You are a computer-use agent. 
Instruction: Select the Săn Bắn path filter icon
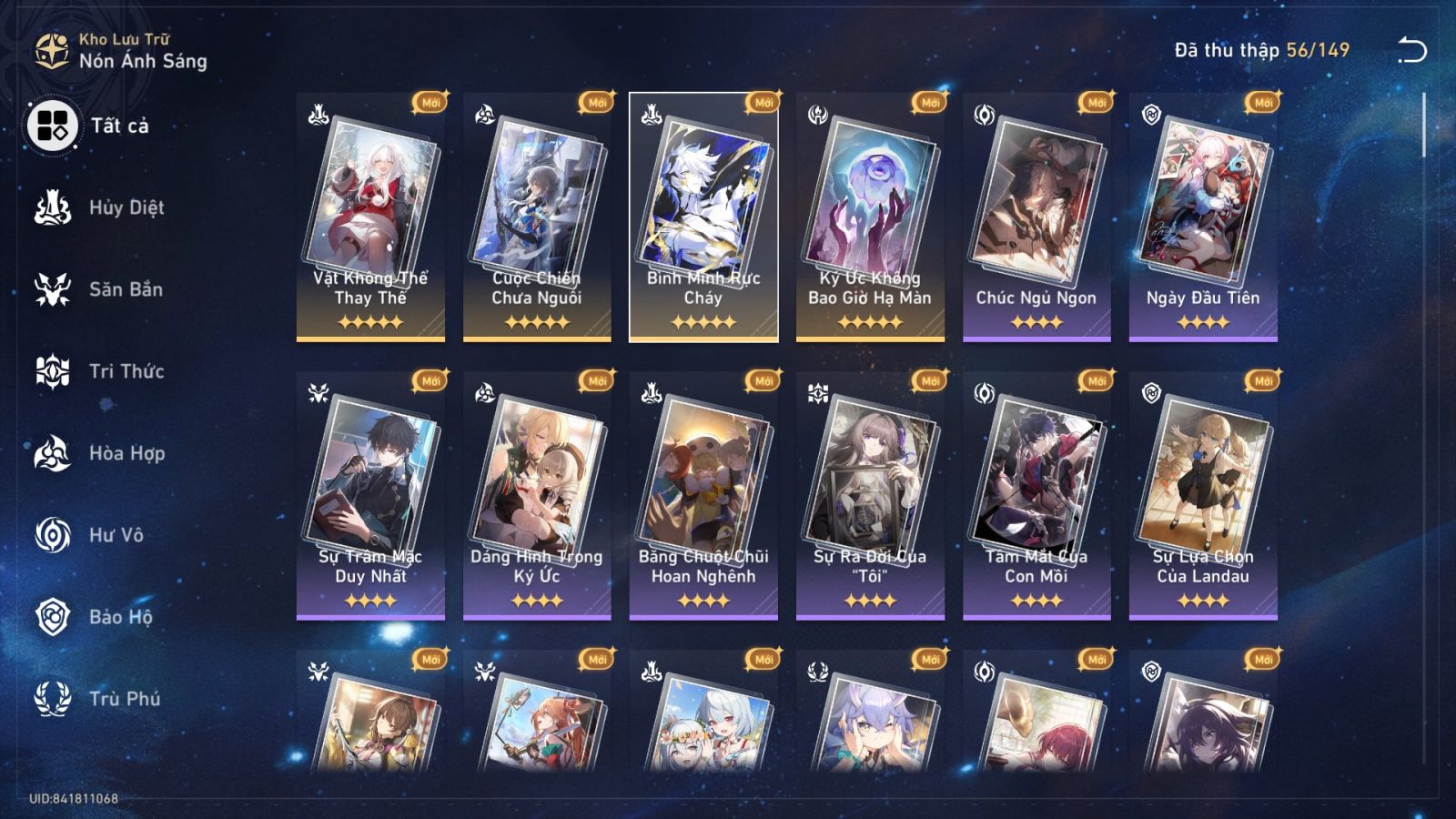55,289
